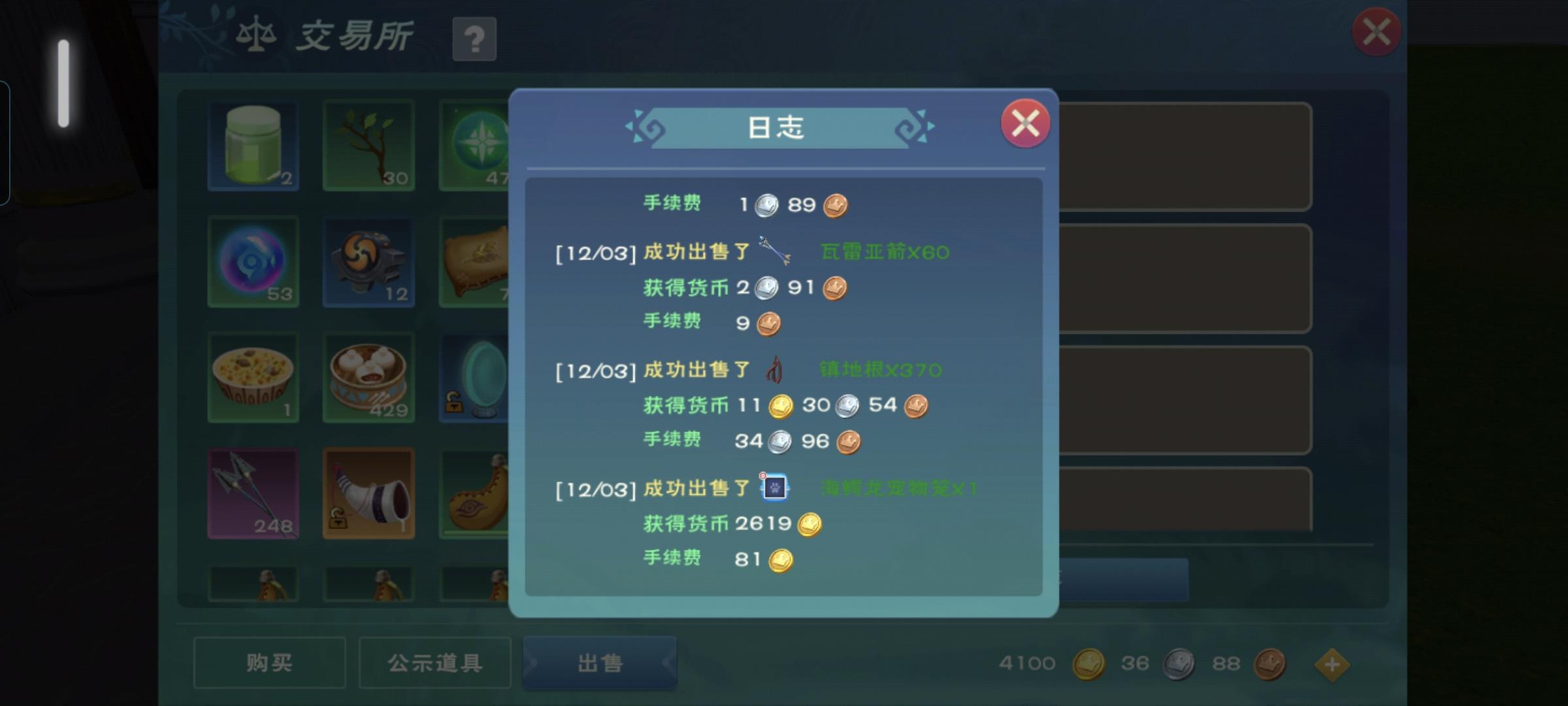
Task: Click the purple orb item with count 53
Action: click(x=252, y=260)
